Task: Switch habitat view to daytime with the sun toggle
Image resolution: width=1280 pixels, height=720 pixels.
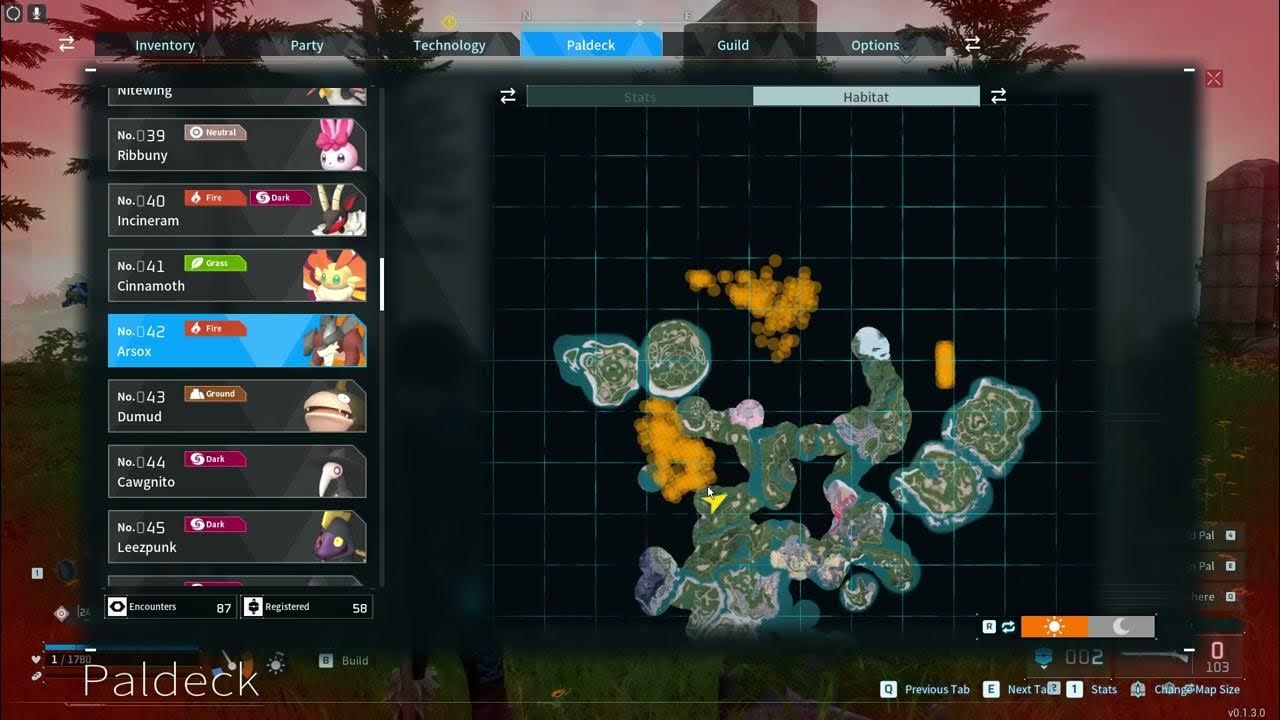Action: coord(1056,626)
